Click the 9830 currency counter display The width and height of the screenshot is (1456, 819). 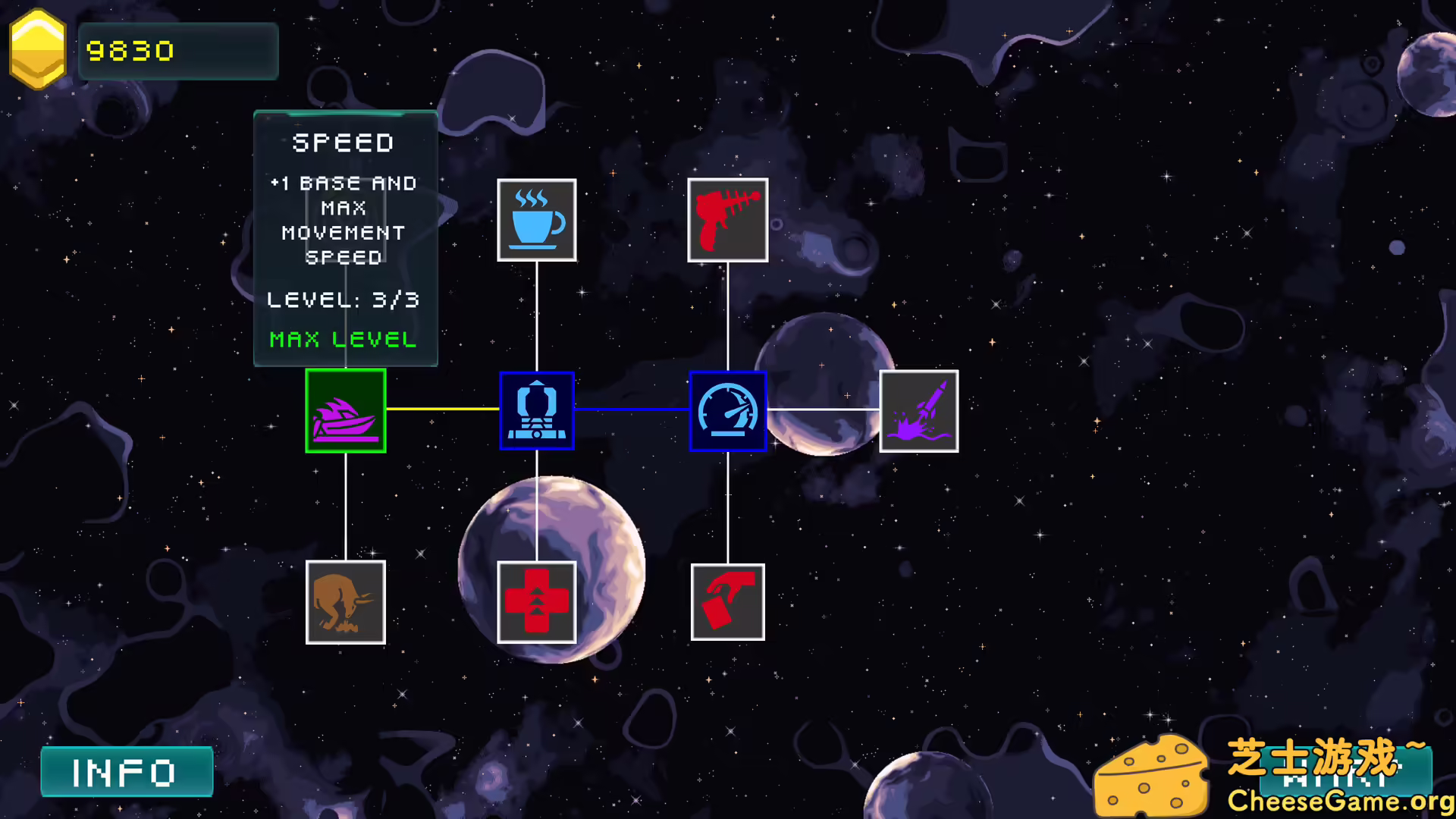point(178,50)
